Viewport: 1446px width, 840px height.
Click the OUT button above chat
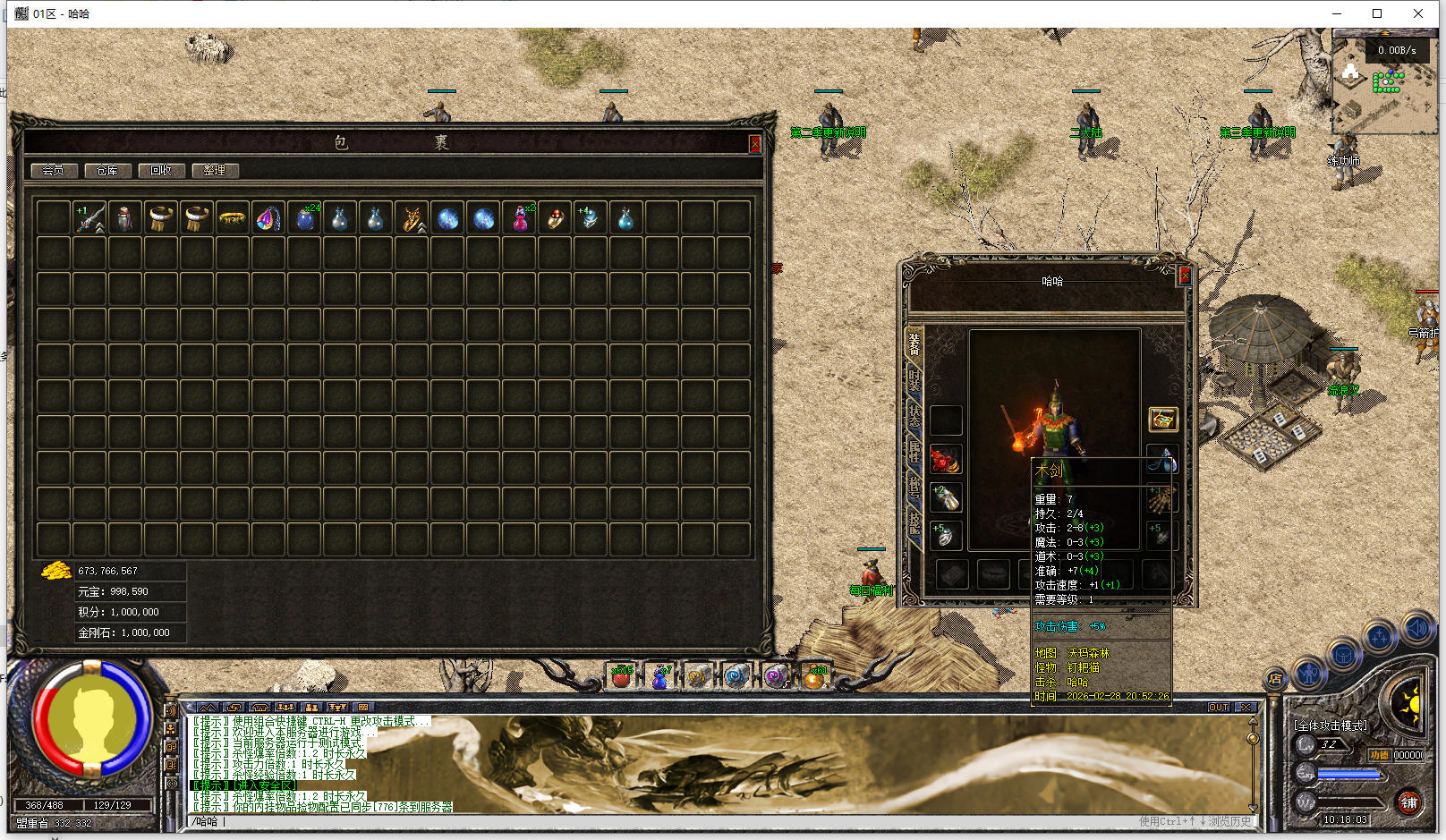point(1219,707)
